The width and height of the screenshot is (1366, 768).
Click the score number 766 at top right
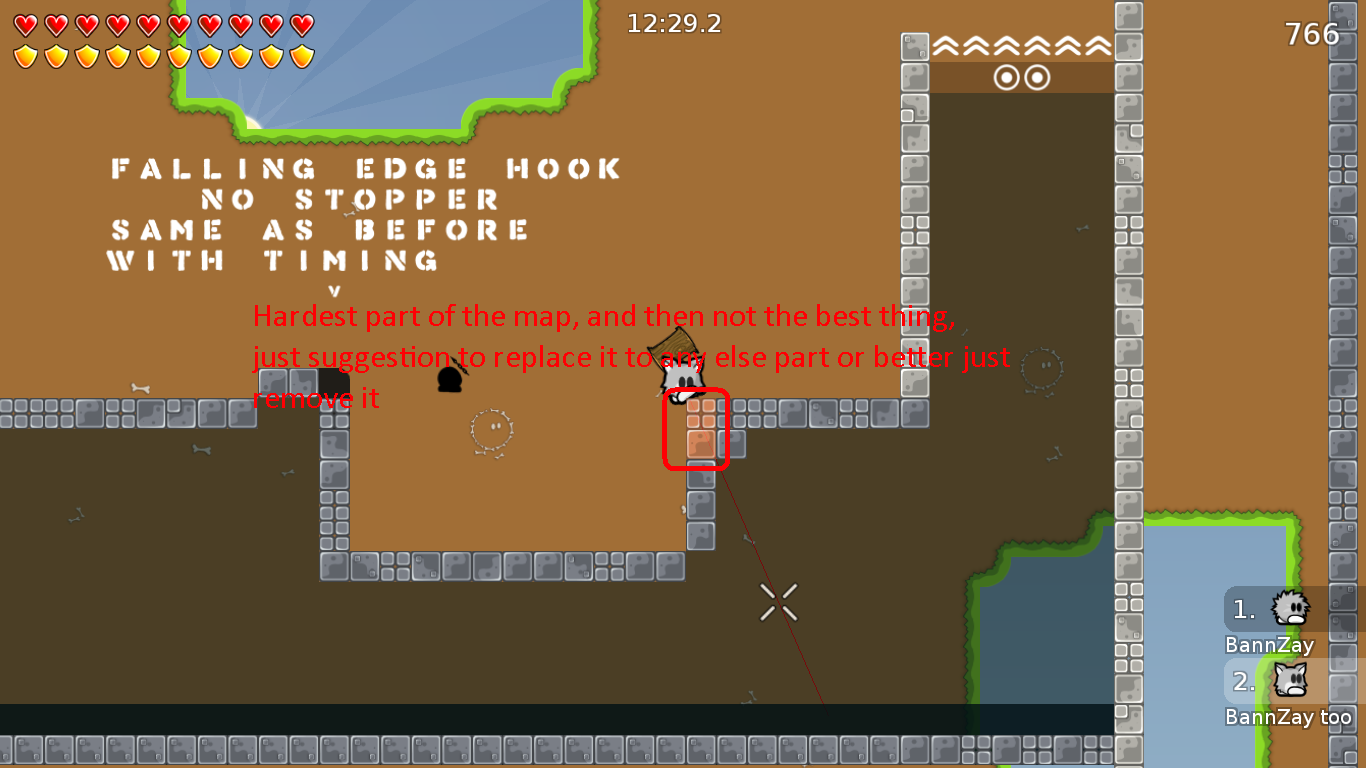coord(1311,33)
